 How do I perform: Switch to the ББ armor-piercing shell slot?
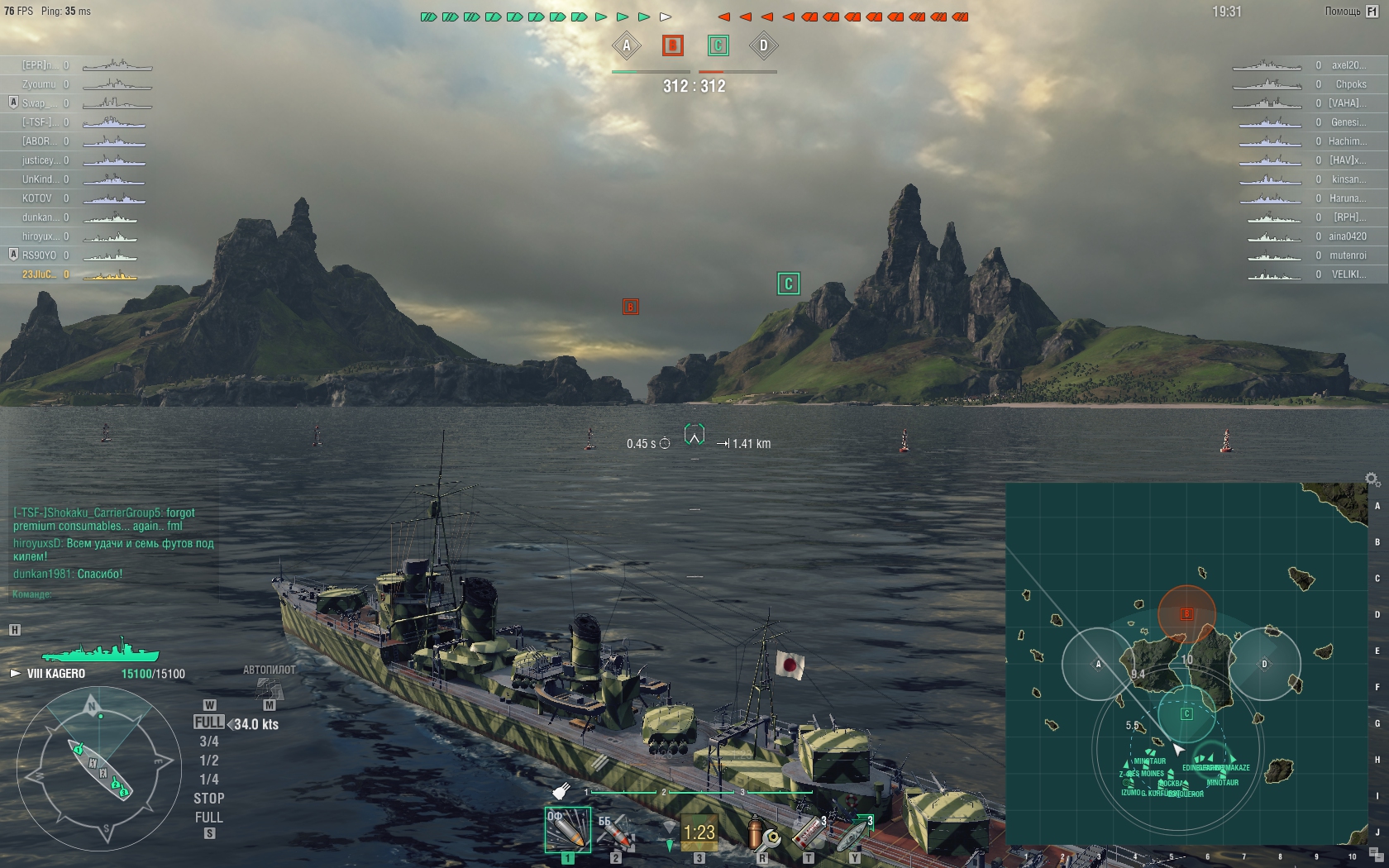(615, 832)
